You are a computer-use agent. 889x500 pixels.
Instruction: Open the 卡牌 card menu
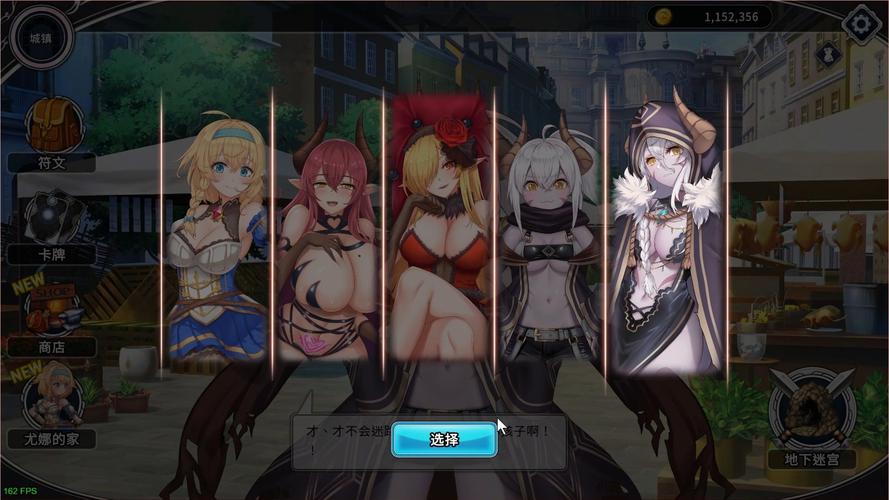(x=51, y=220)
